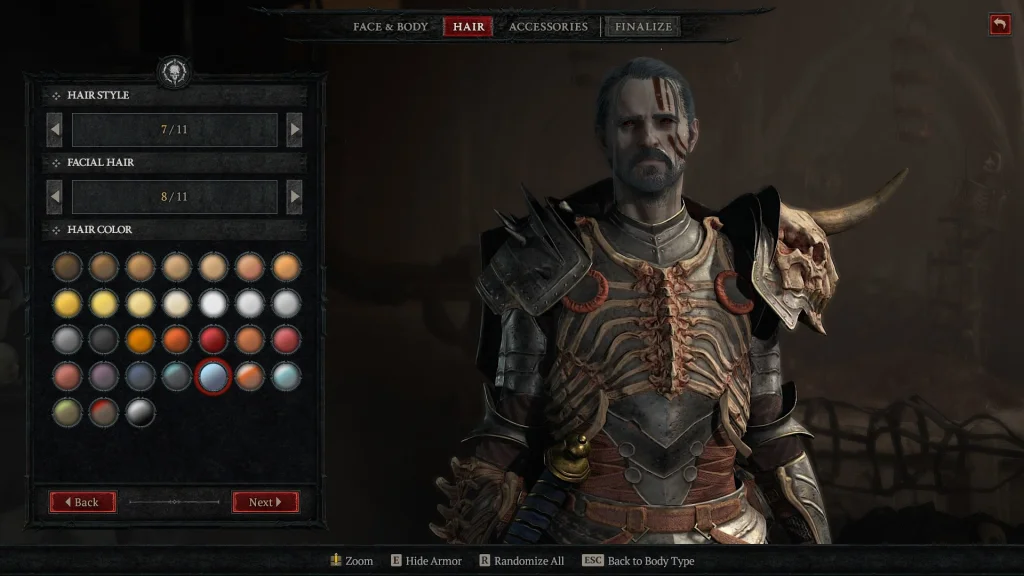Go to the previous hair style
Viewport: 1024px width, 576px height.
(x=55, y=129)
